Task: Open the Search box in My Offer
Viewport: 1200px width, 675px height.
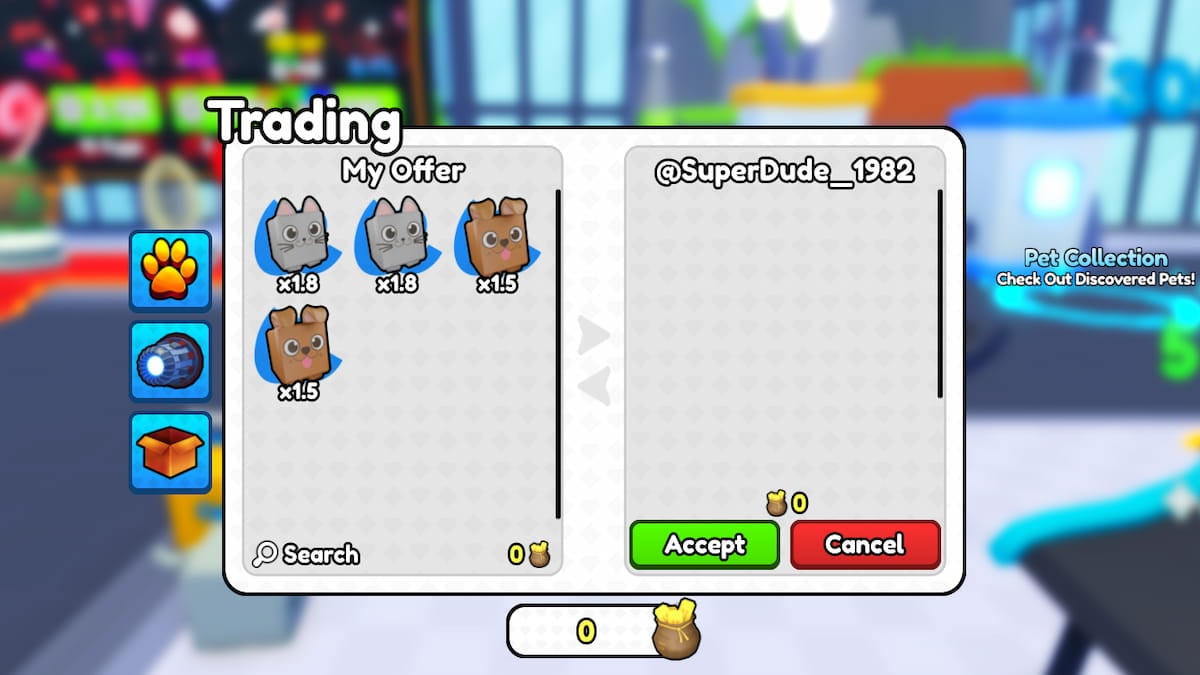Action: click(x=307, y=554)
